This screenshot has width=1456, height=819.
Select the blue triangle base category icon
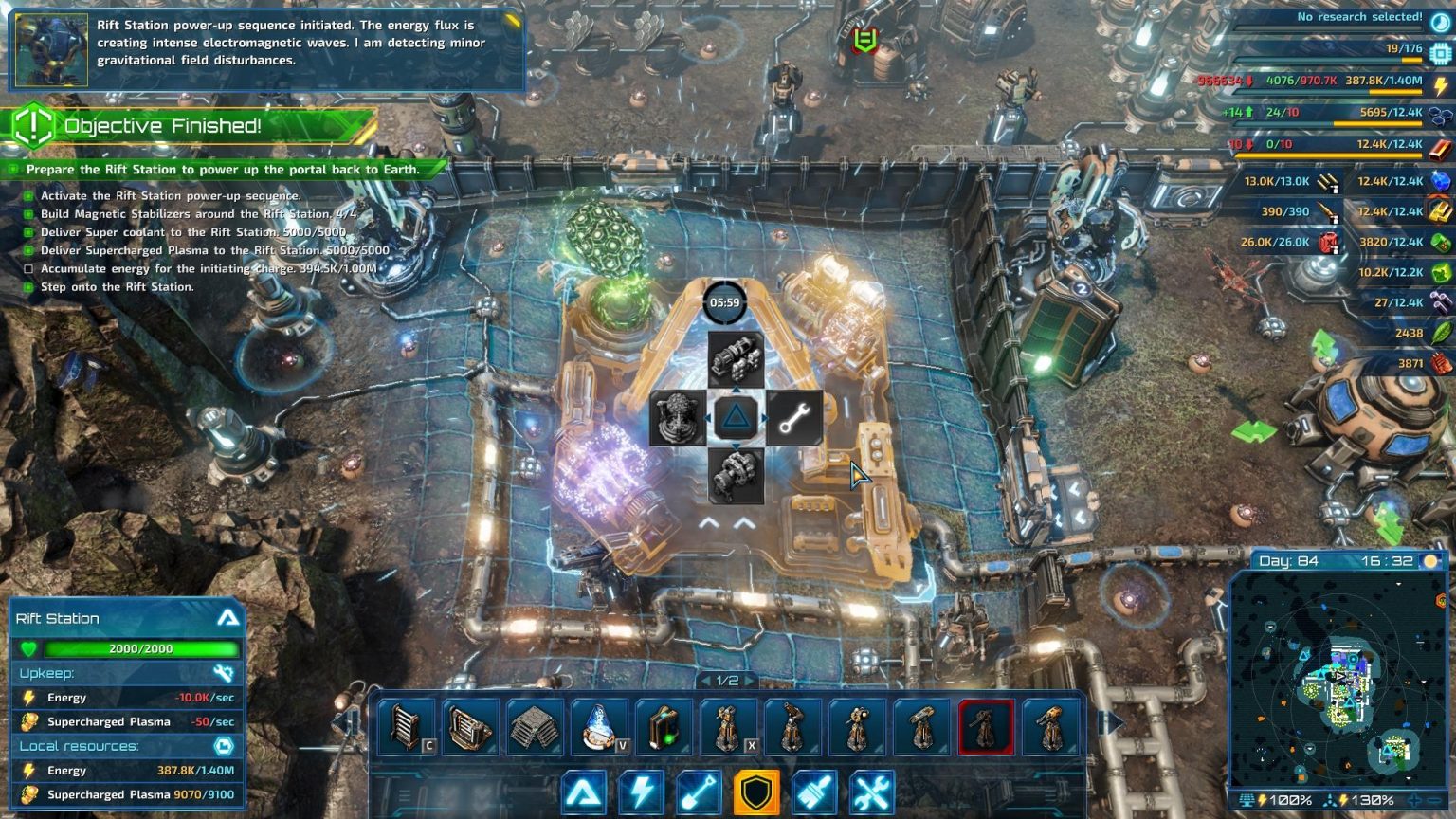pyautogui.click(x=585, y=790)
